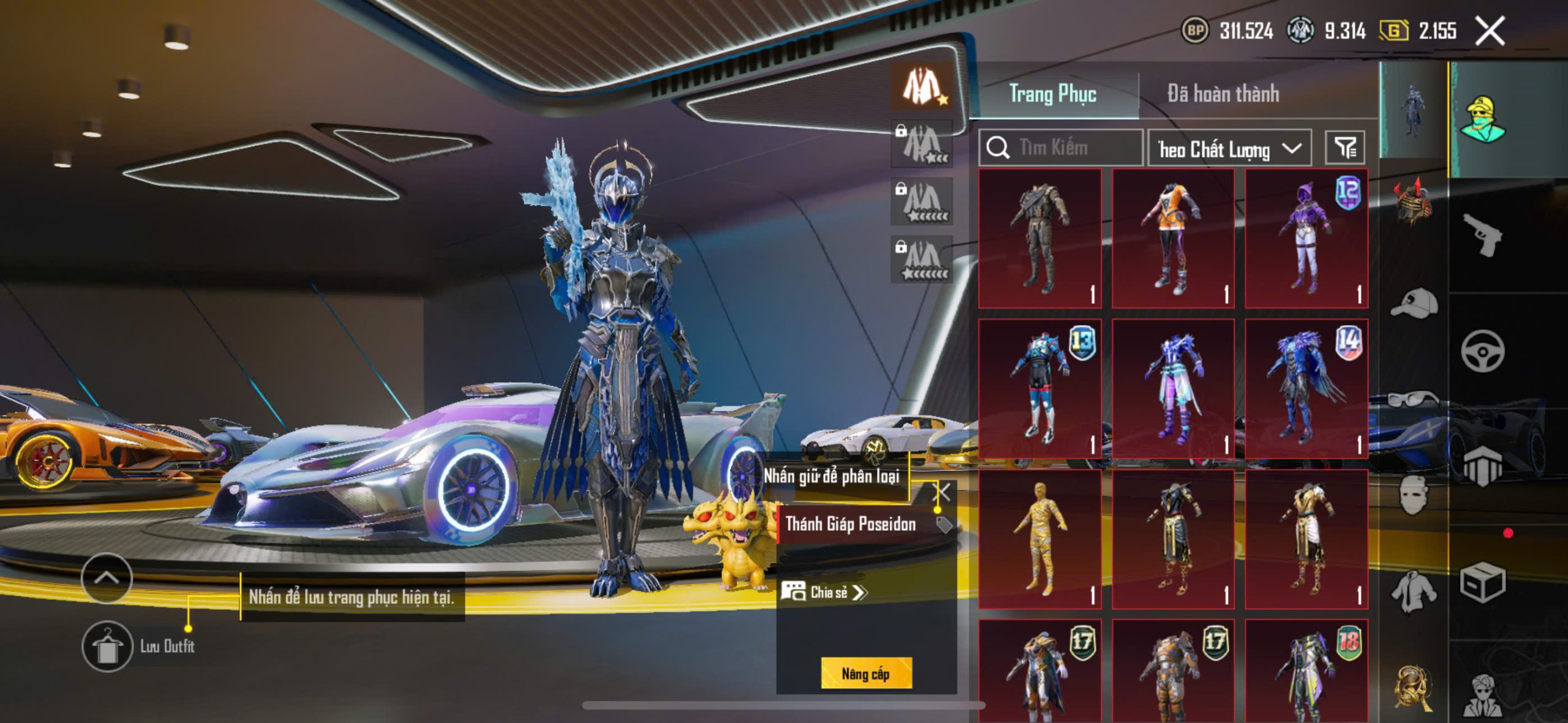
Task: Open the filter funnel options
Action: pyautogui.click(x=1345, y=148)
